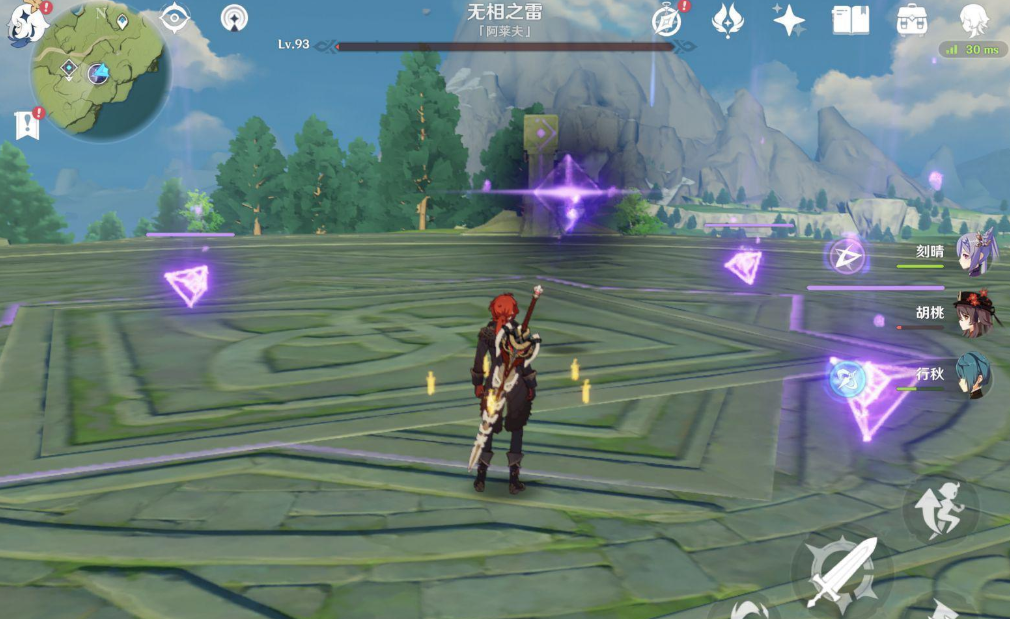Open the Paimon menu
This screenshot has width=1010, height=619.
[22, 22]
